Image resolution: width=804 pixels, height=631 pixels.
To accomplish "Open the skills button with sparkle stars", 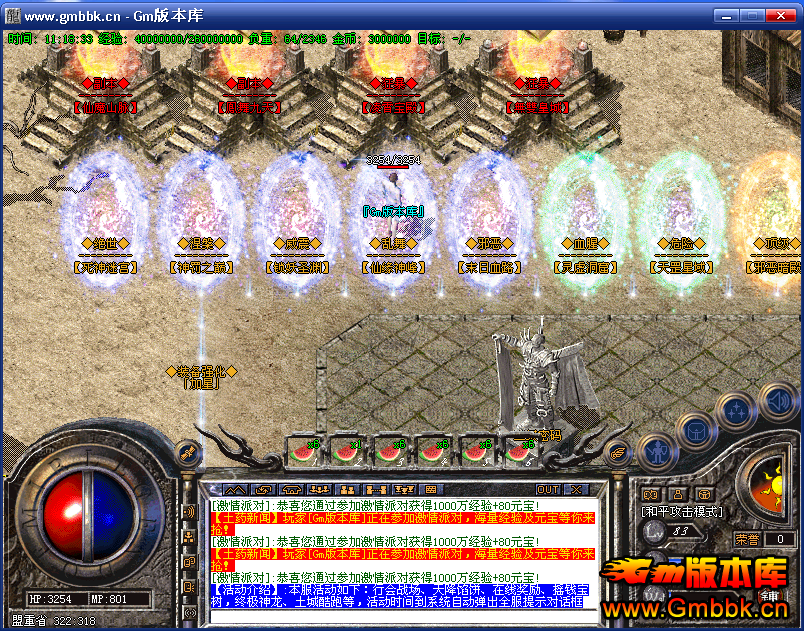I will (737, 410).
